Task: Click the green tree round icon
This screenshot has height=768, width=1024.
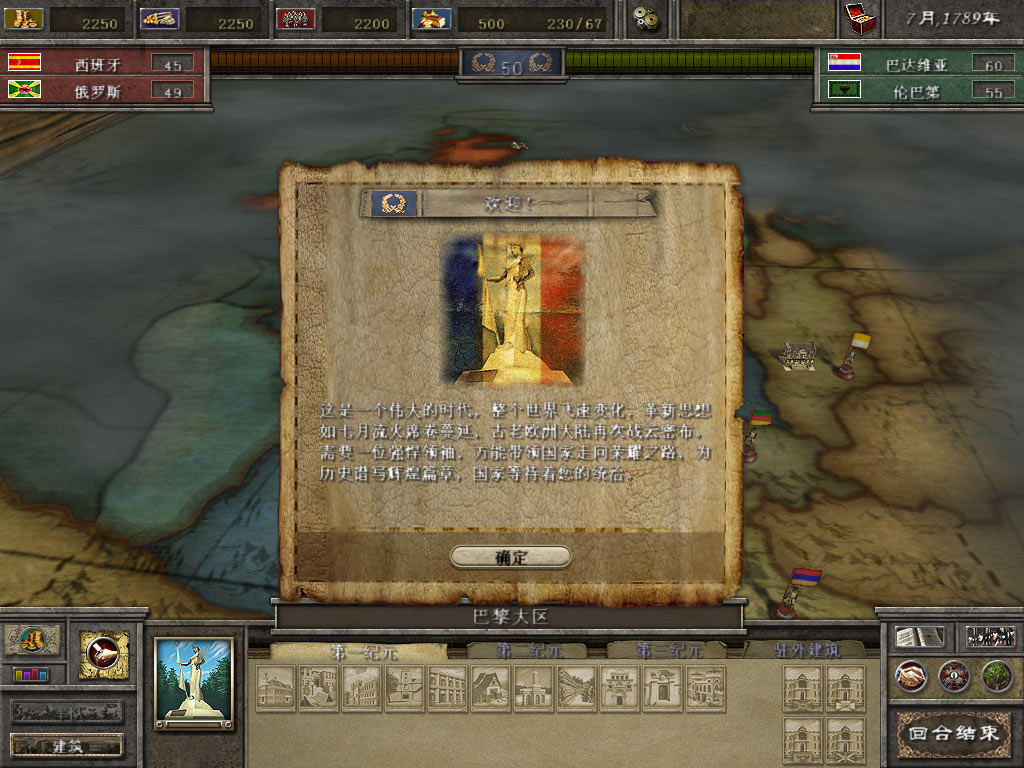Action: [x=997, y=676]
